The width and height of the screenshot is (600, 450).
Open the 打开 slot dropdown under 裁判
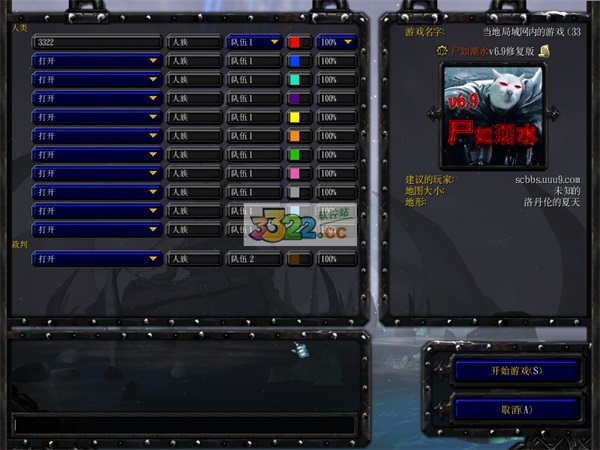(x=96, y=259)
